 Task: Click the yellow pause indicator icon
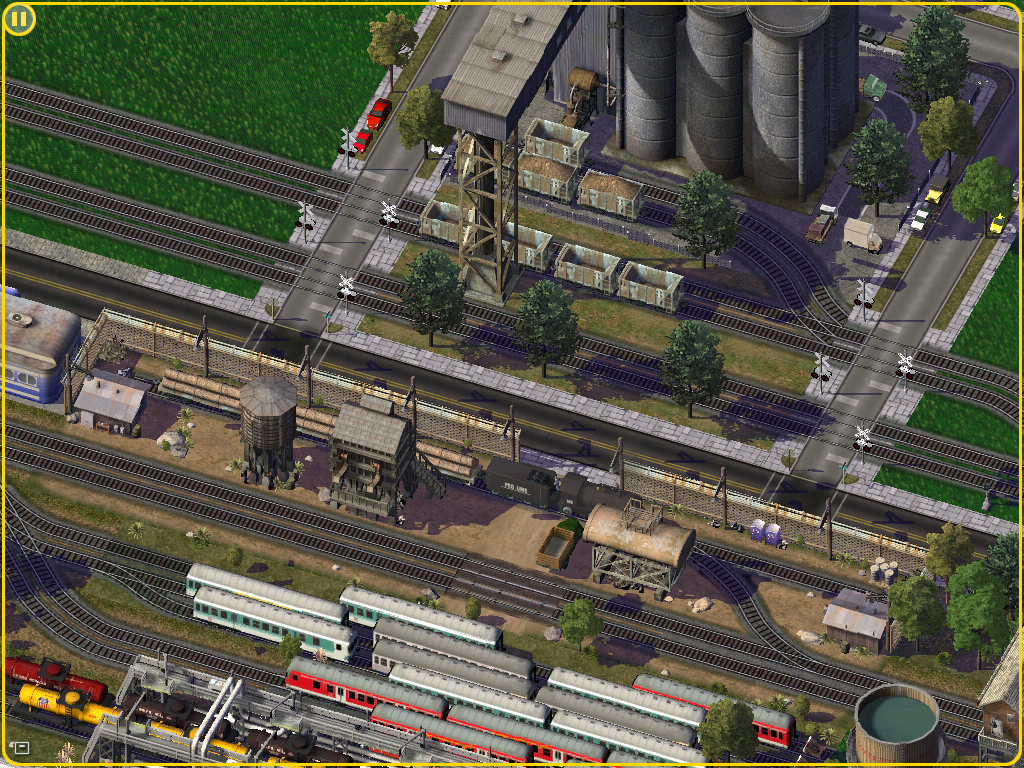point(19,19)
